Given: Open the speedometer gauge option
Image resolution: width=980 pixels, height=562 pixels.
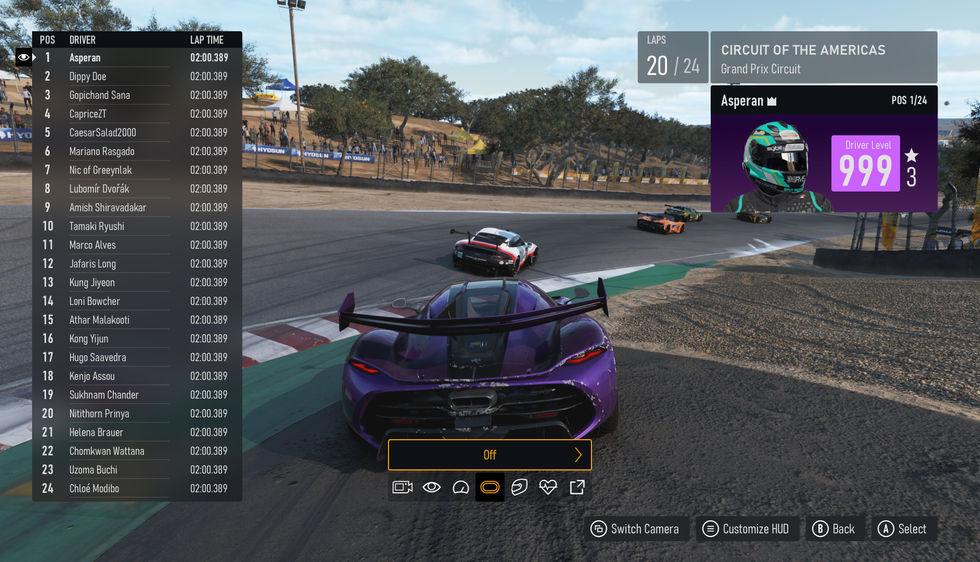Looking at the screenshot, I should pos(461,487).
